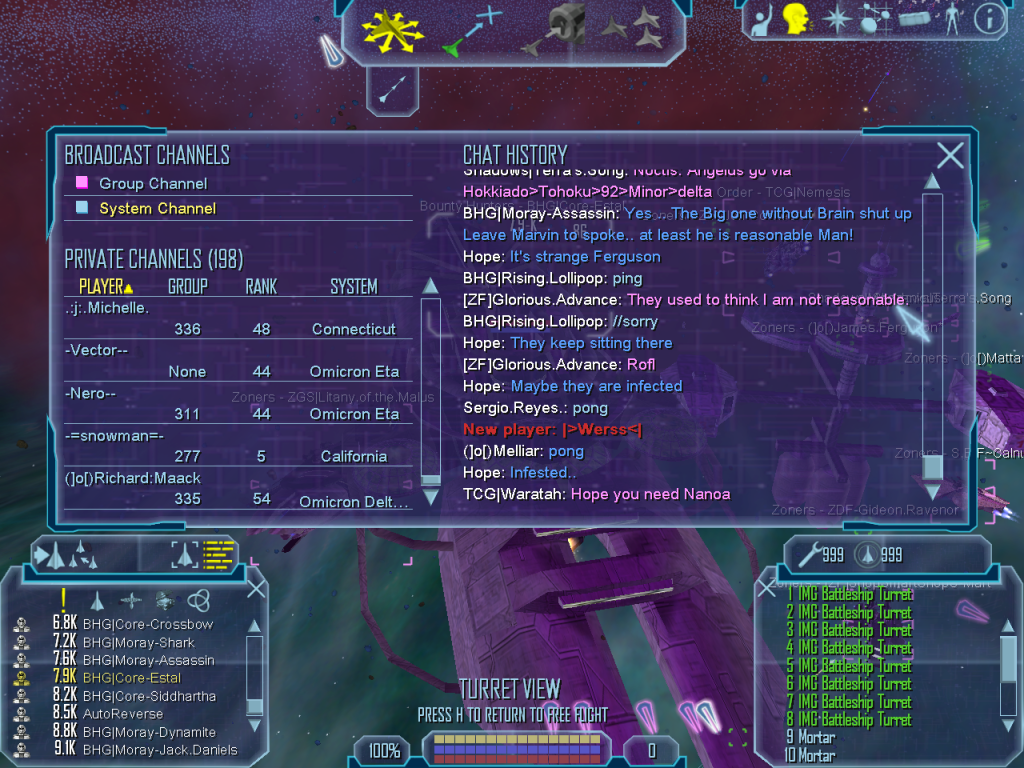Screen dimensions: 1024x768
Task: Activate the yellow Free Flight maneuver icon
Action: coord(393,30)
